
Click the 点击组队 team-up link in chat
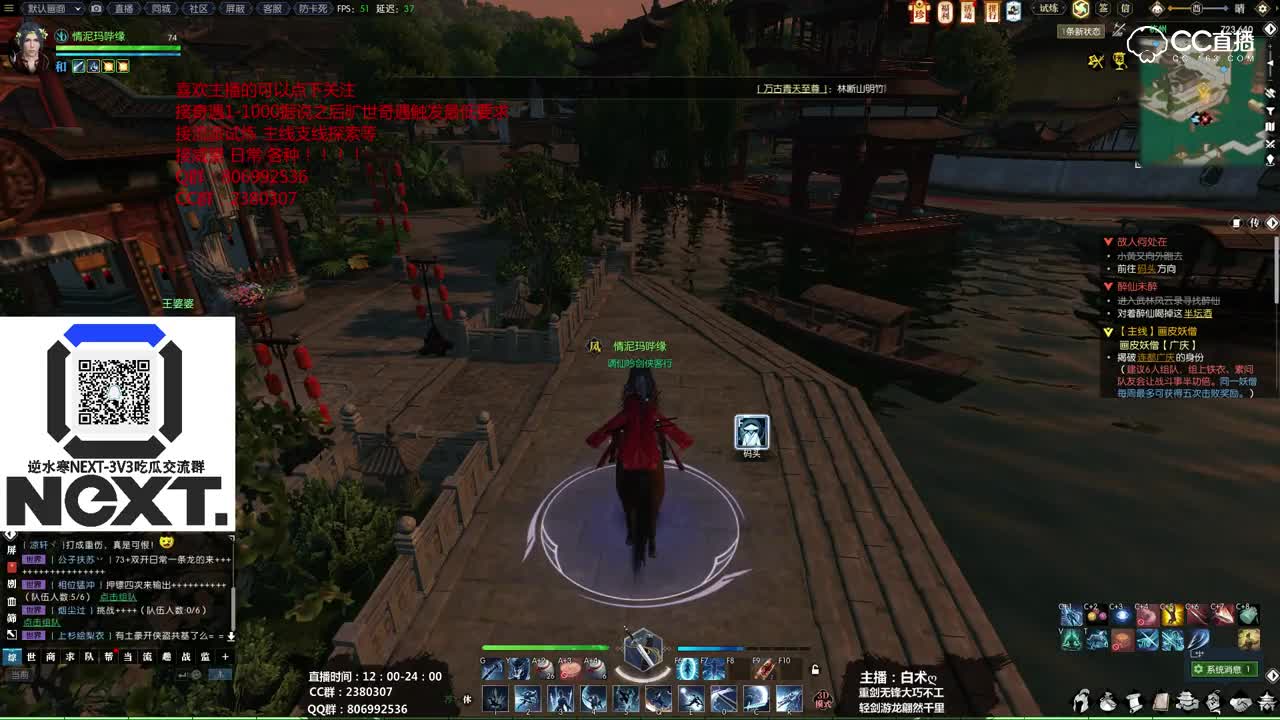click(117, 598)
